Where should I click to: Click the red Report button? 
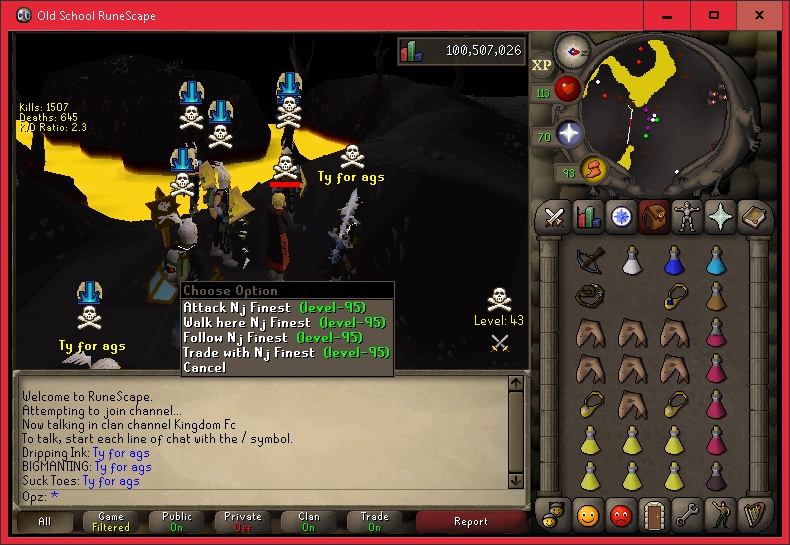tap(470, 522)
